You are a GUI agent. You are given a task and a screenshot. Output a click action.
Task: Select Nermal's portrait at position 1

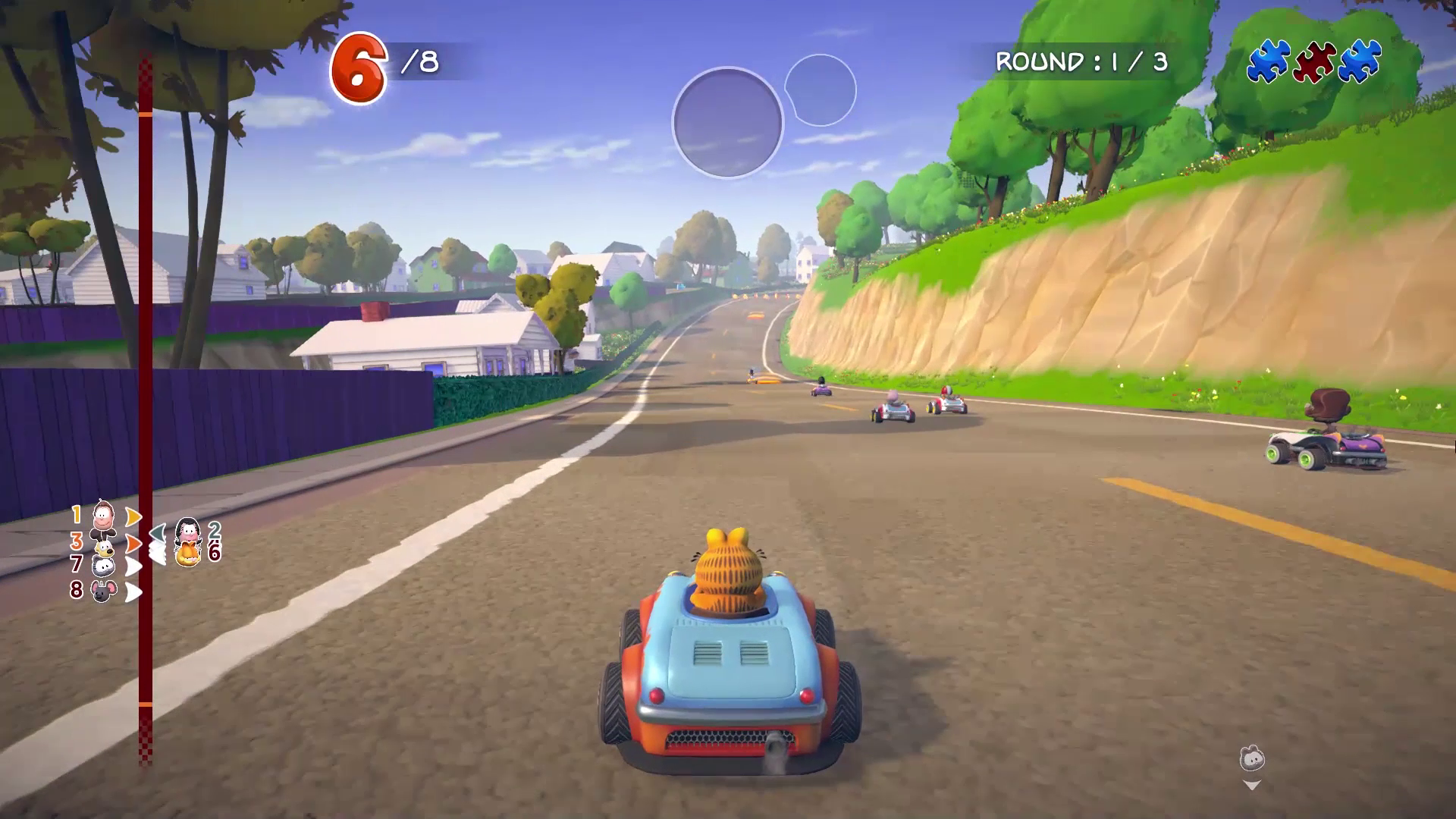click(102, 516)
